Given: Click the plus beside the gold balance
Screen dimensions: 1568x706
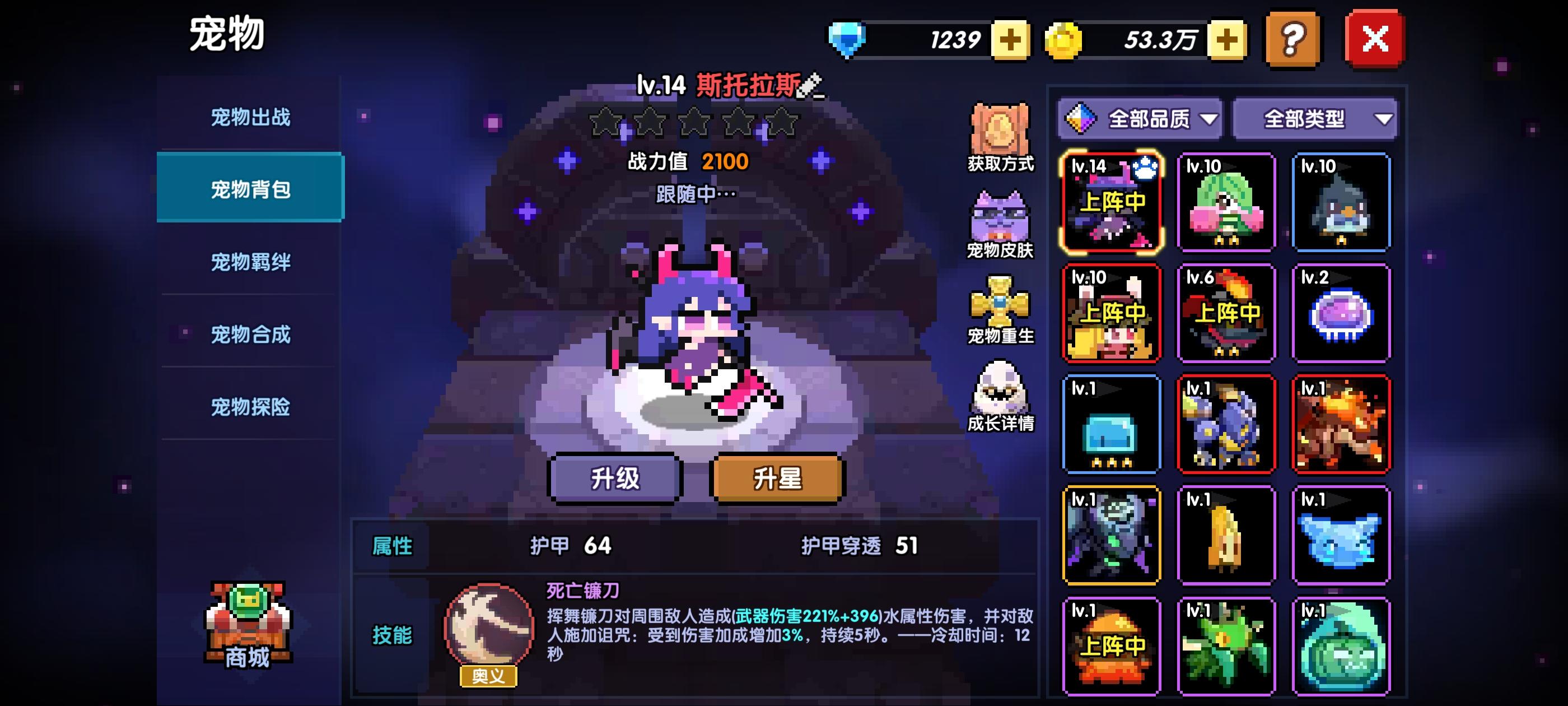Looking at the screenshot, I should pyautogui.click(x=1226, y=41).
